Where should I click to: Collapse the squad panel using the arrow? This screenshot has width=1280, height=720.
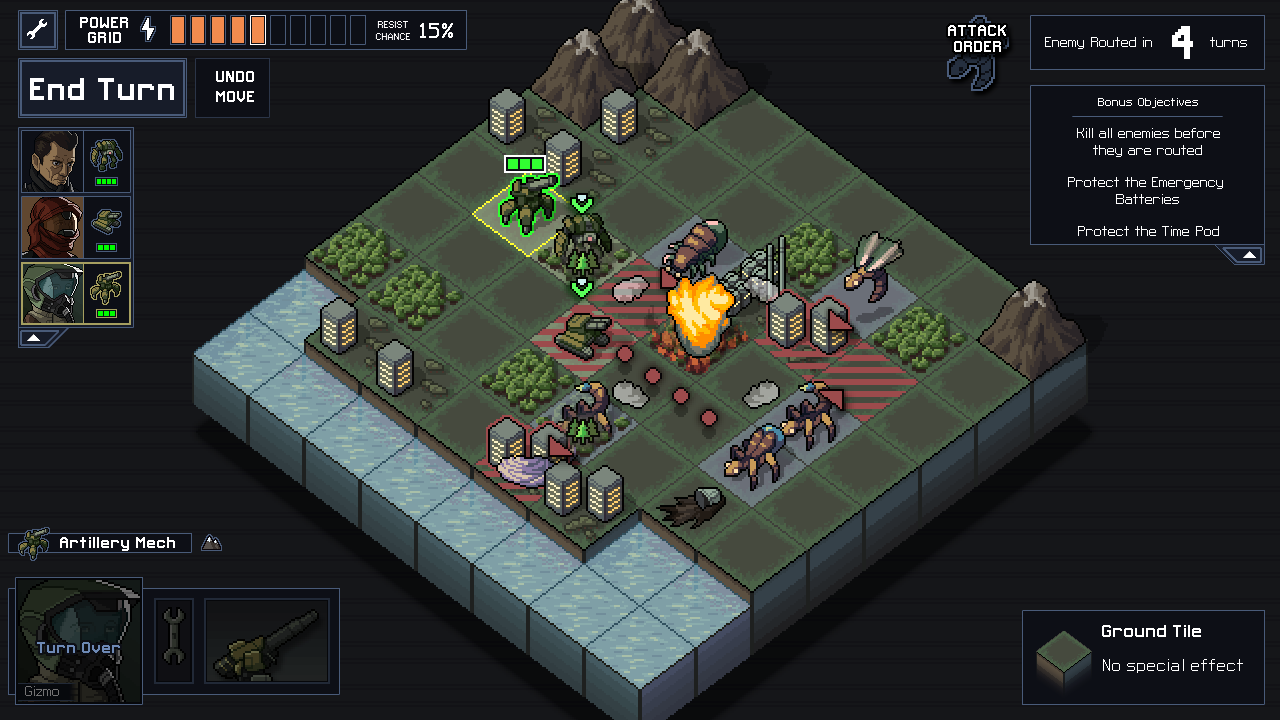pos(33,338)
